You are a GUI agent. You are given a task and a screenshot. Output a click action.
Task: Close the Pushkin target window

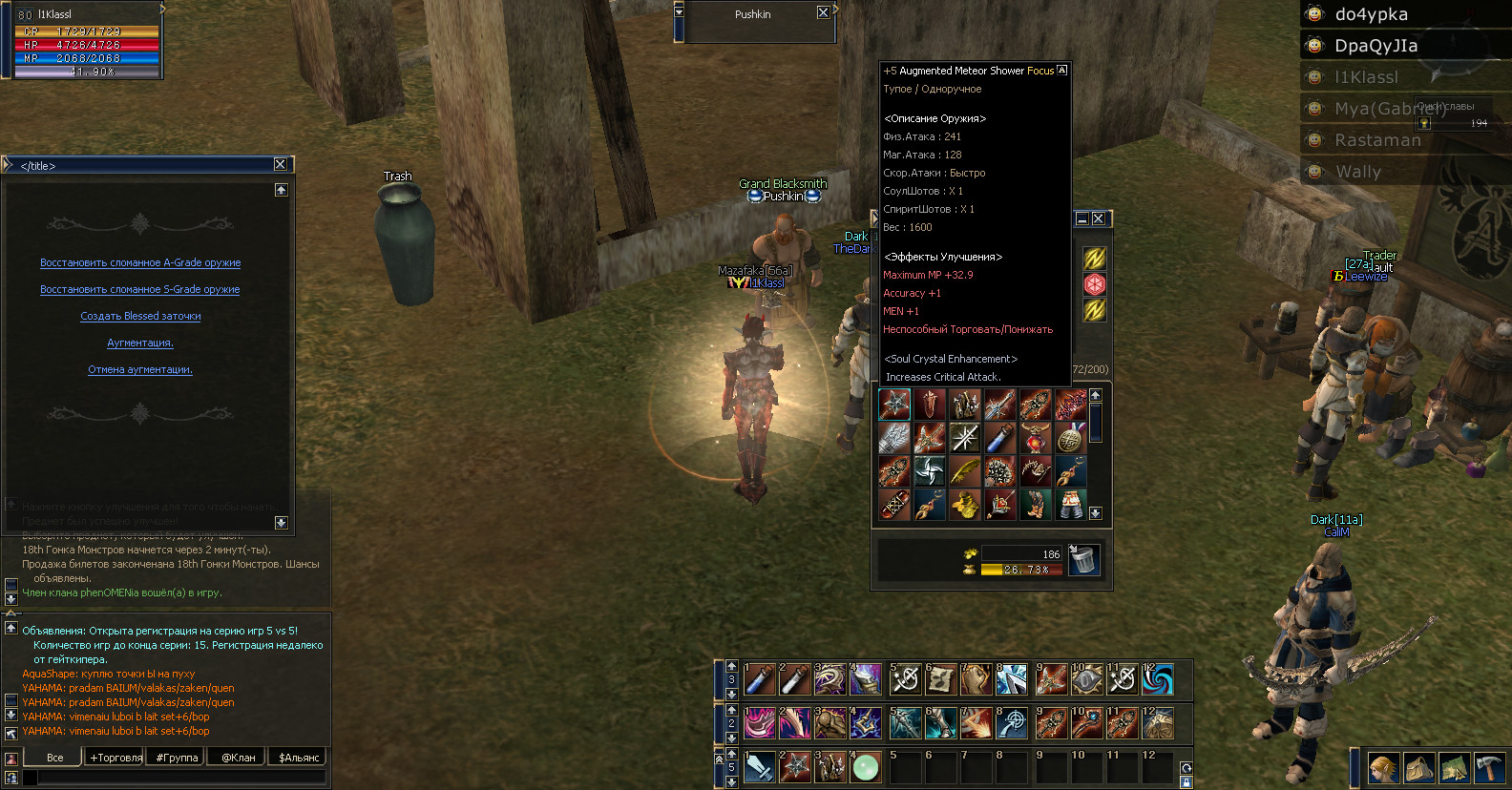[x=823, y=12]
